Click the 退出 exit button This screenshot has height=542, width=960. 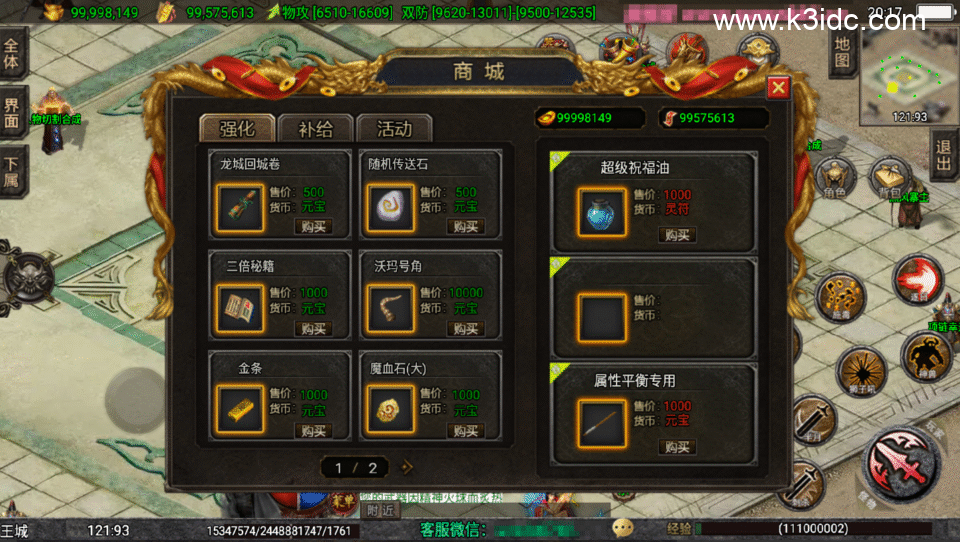942,159
